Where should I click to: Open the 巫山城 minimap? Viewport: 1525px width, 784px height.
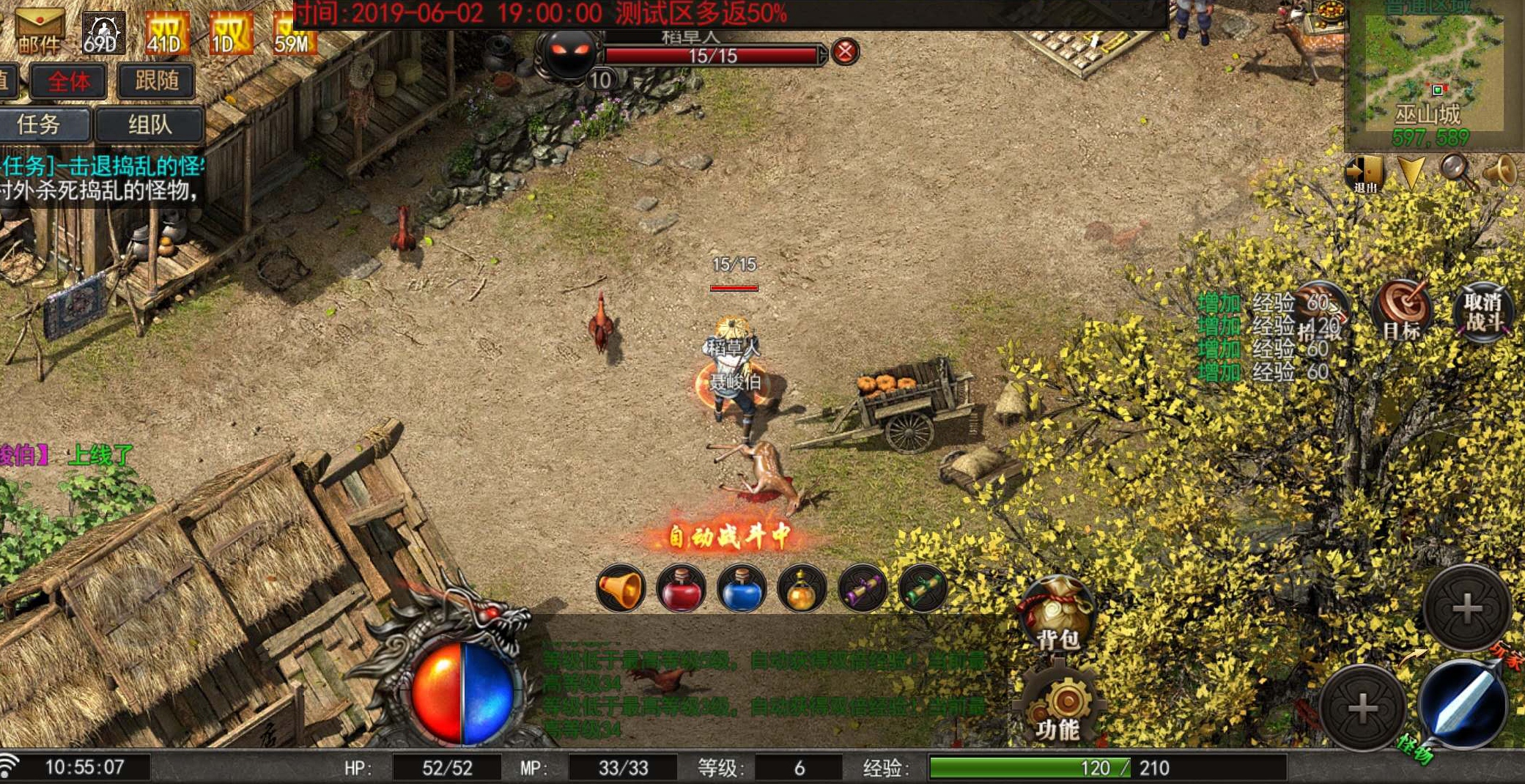click(1427, 72)
